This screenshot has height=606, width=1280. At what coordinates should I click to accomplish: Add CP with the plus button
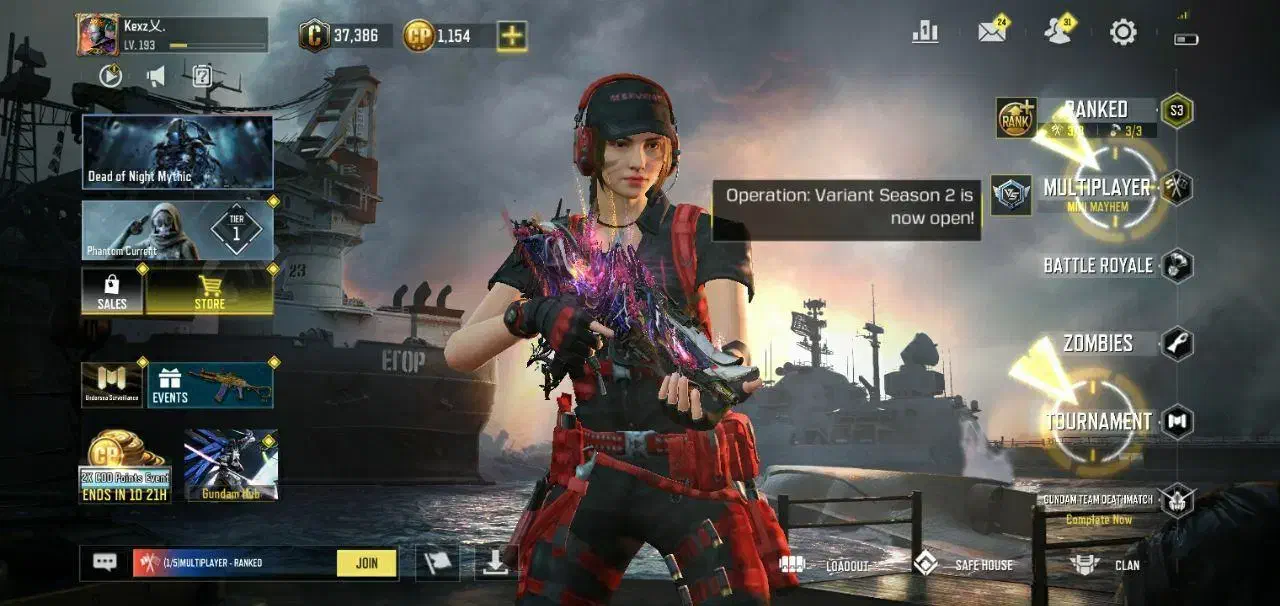click(512, 36)
